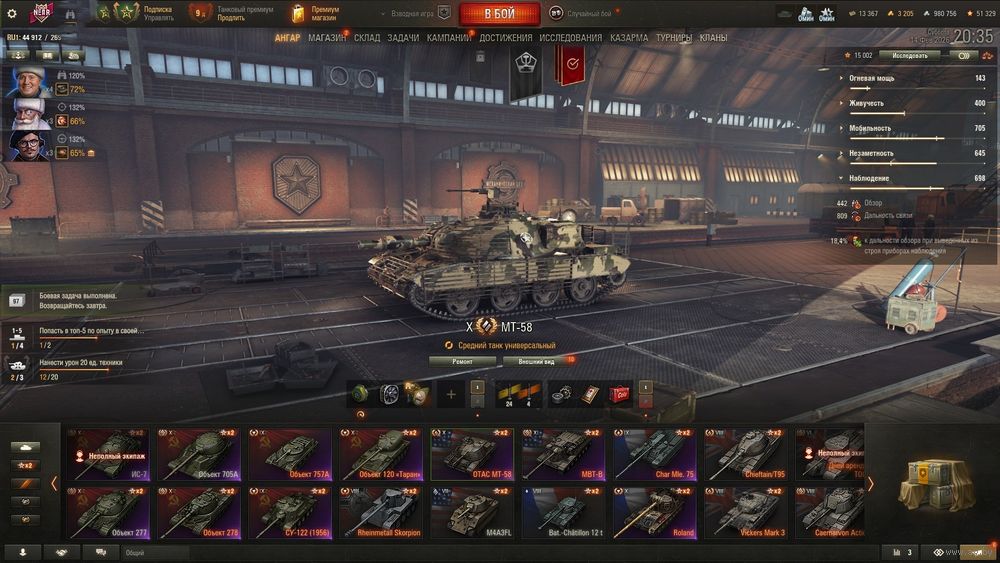Open the «Кланы» tab

pyautogui.click(x=713, y=38)
